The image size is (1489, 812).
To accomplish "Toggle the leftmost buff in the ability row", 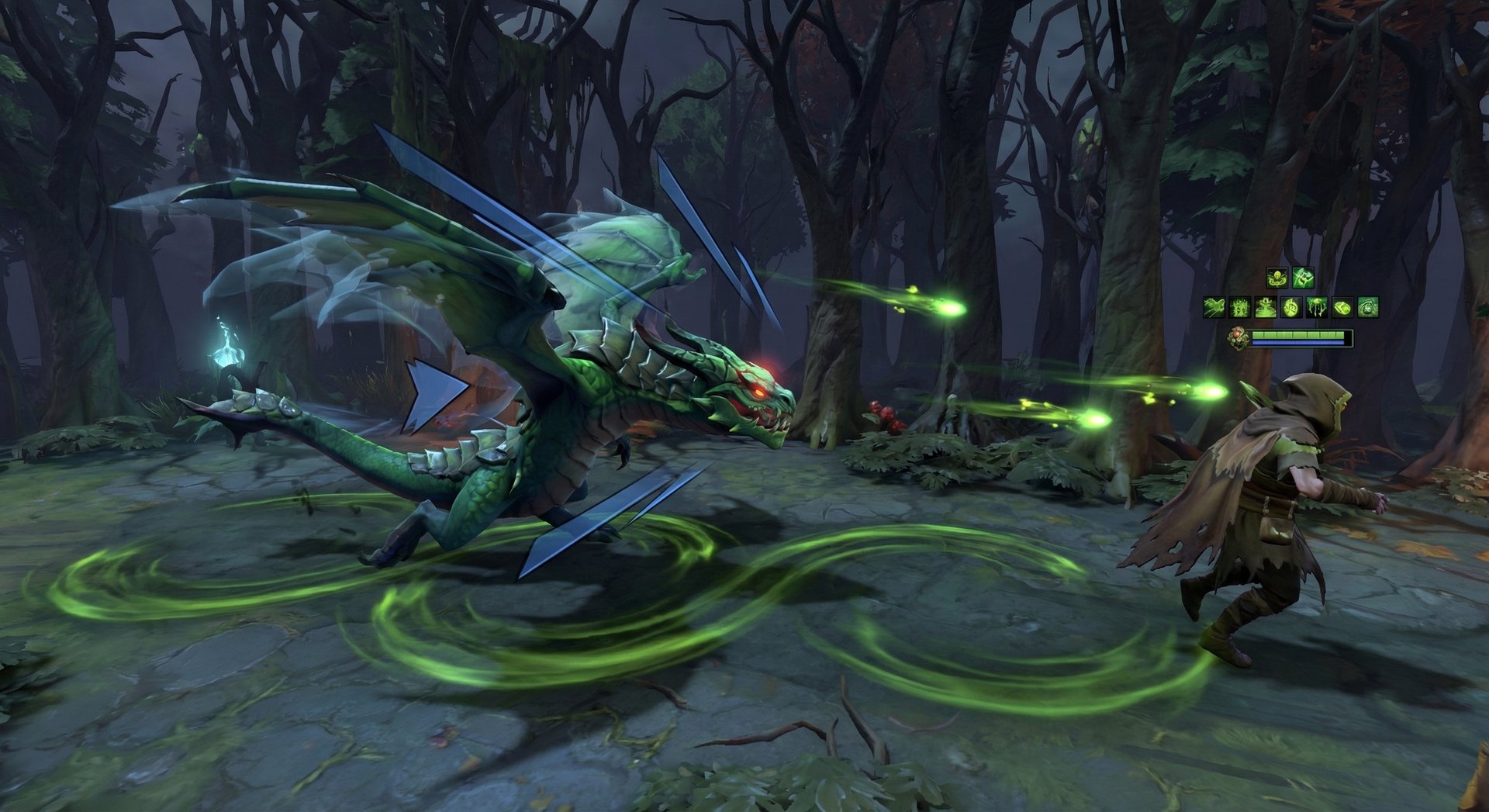I will pyautogui.click(x=1214, y=307).
